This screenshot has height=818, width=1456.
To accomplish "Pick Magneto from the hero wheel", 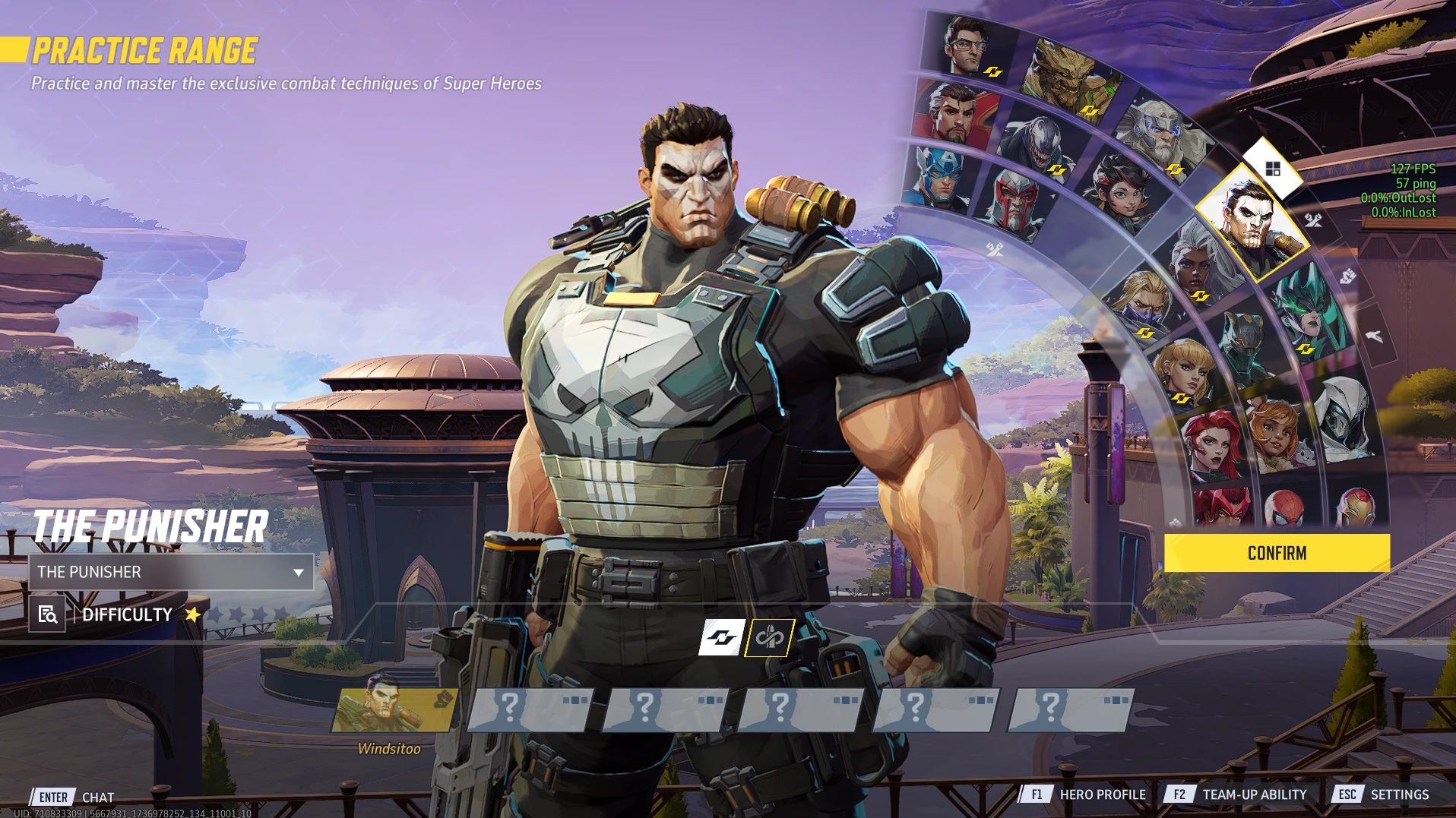I will [1018, 203].
